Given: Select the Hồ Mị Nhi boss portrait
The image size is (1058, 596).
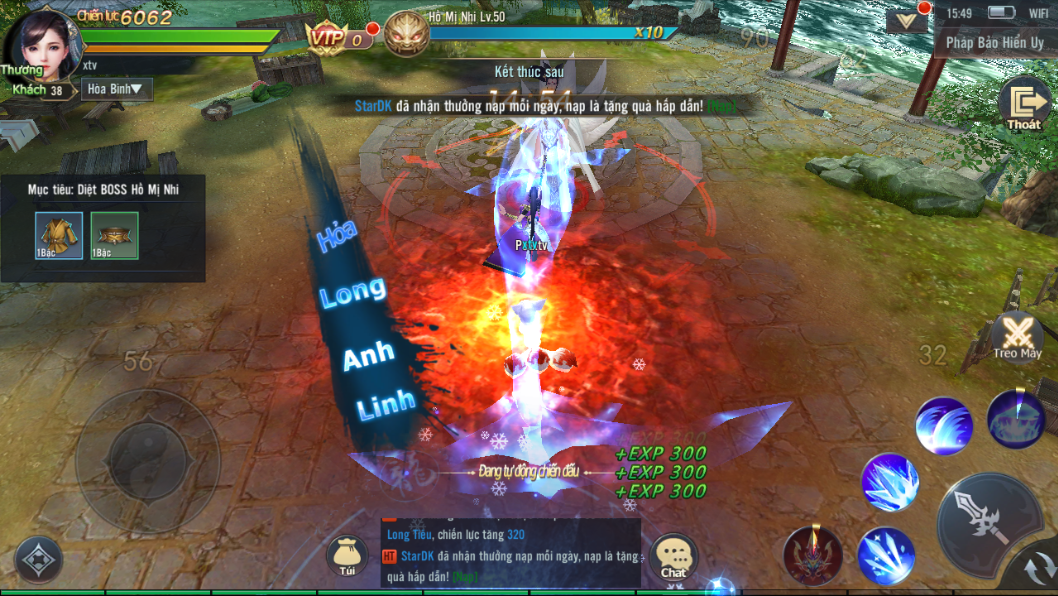Looking at the screenshot, I should tap(405, 34).
